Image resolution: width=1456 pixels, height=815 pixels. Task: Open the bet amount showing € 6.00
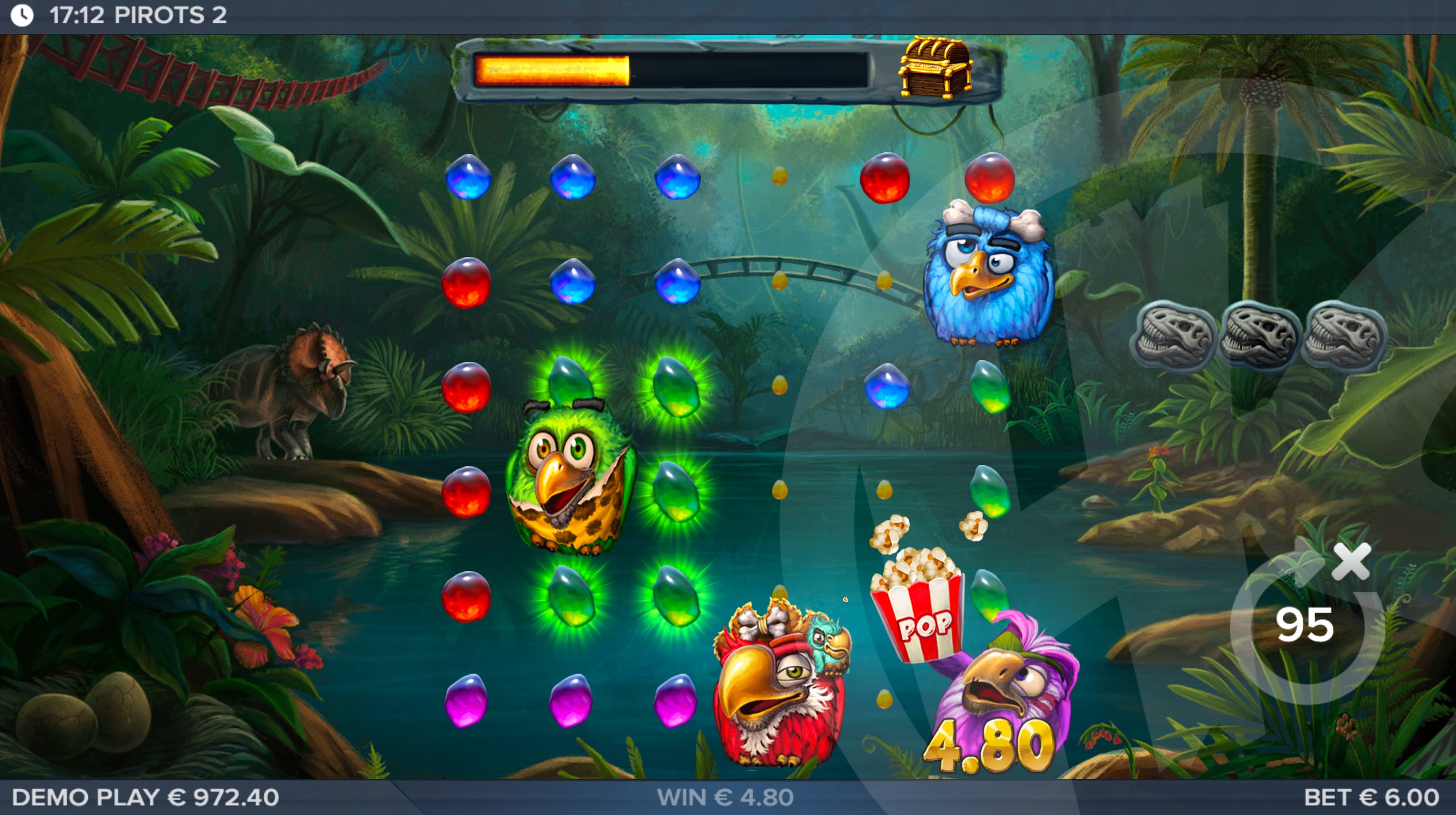pyautogui.click(x=1370, y=797)
